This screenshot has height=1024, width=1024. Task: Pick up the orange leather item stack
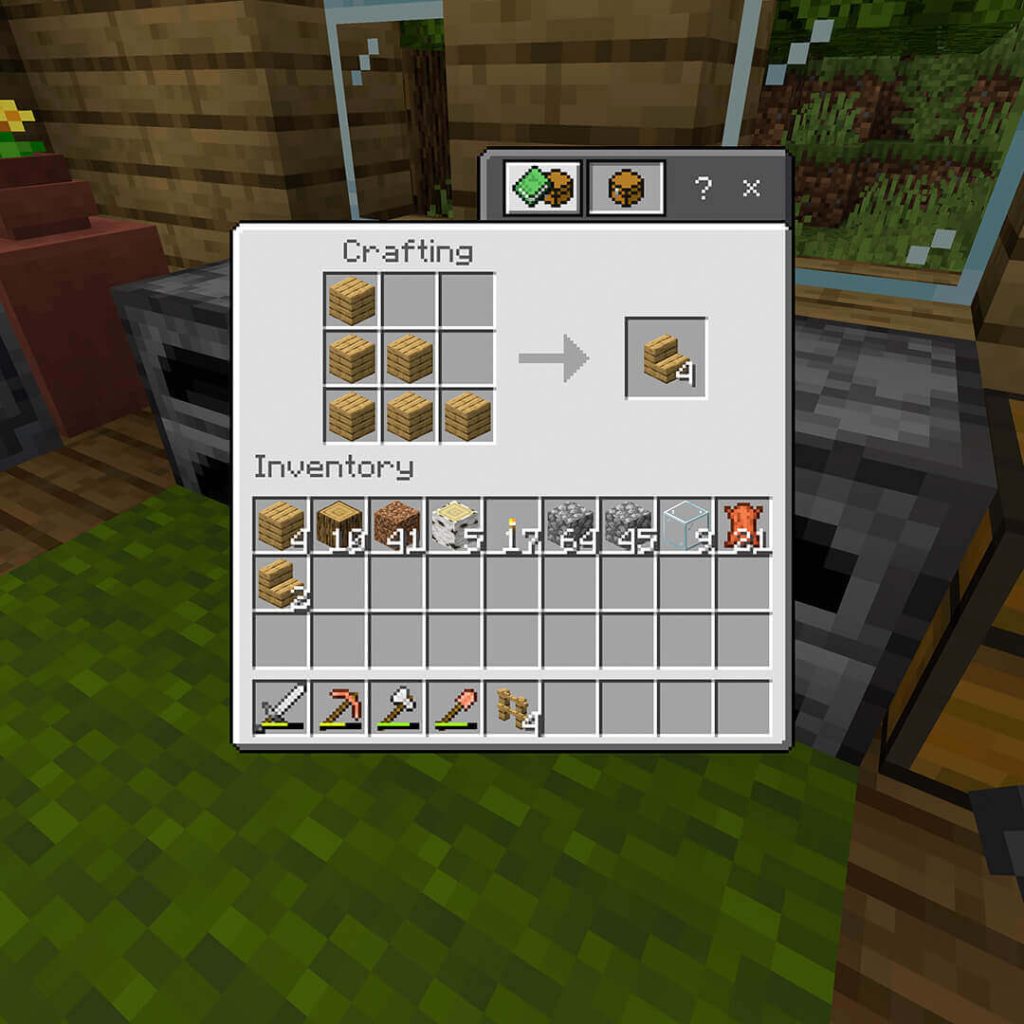tap(744, 525)
